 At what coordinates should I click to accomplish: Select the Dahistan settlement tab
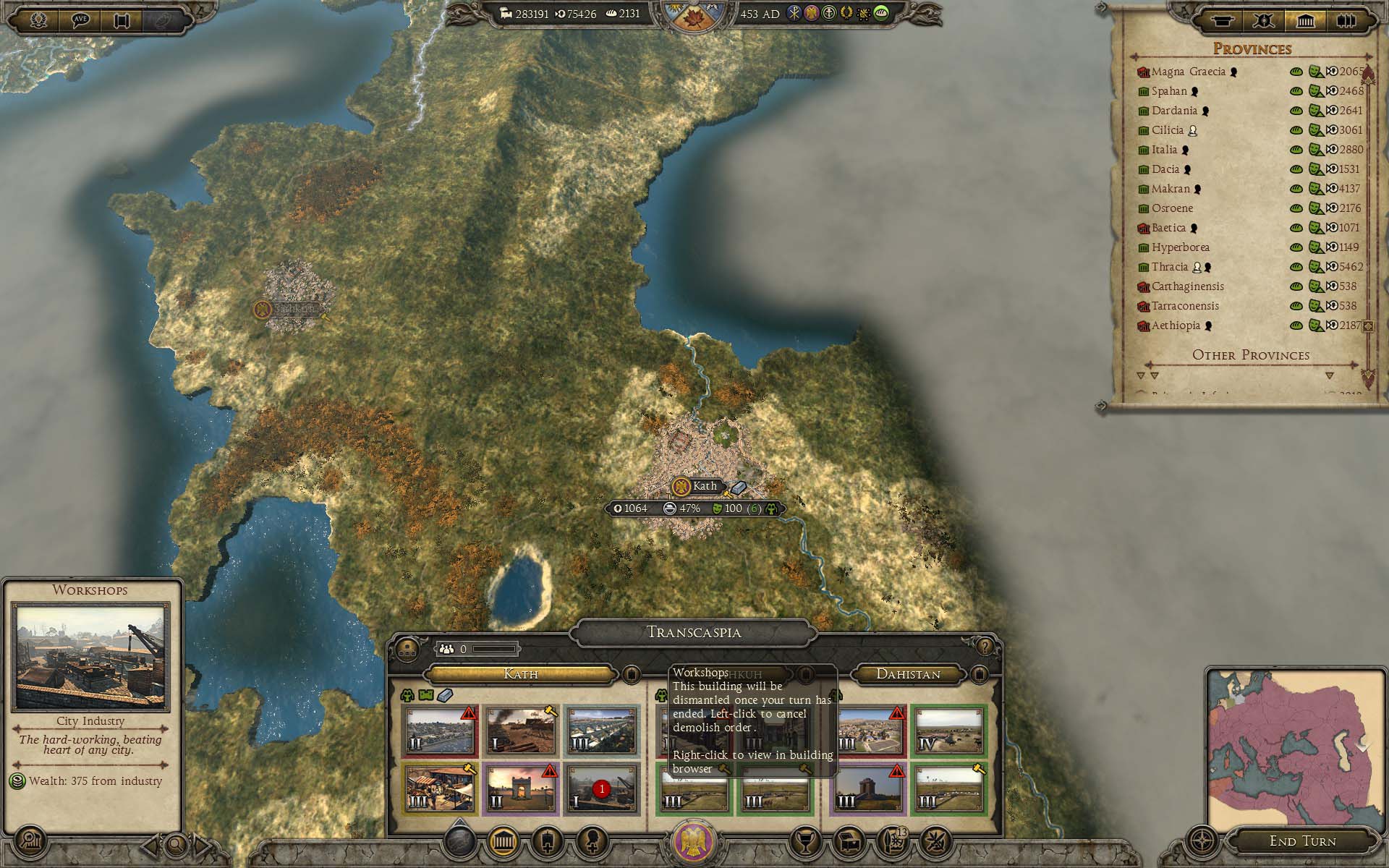[x=908, y=674]
